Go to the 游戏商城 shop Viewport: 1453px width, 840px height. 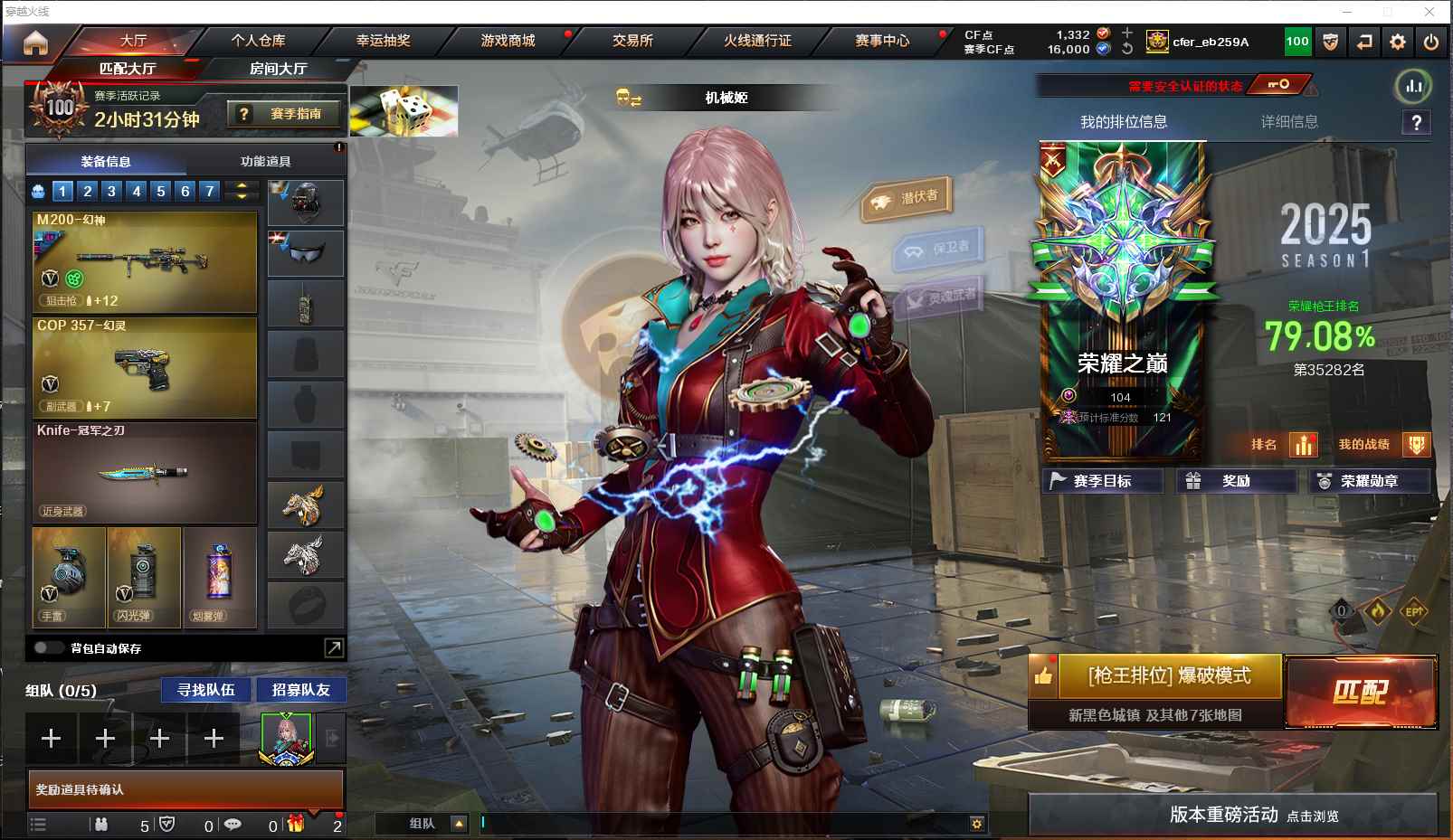[x=508, y=41]
